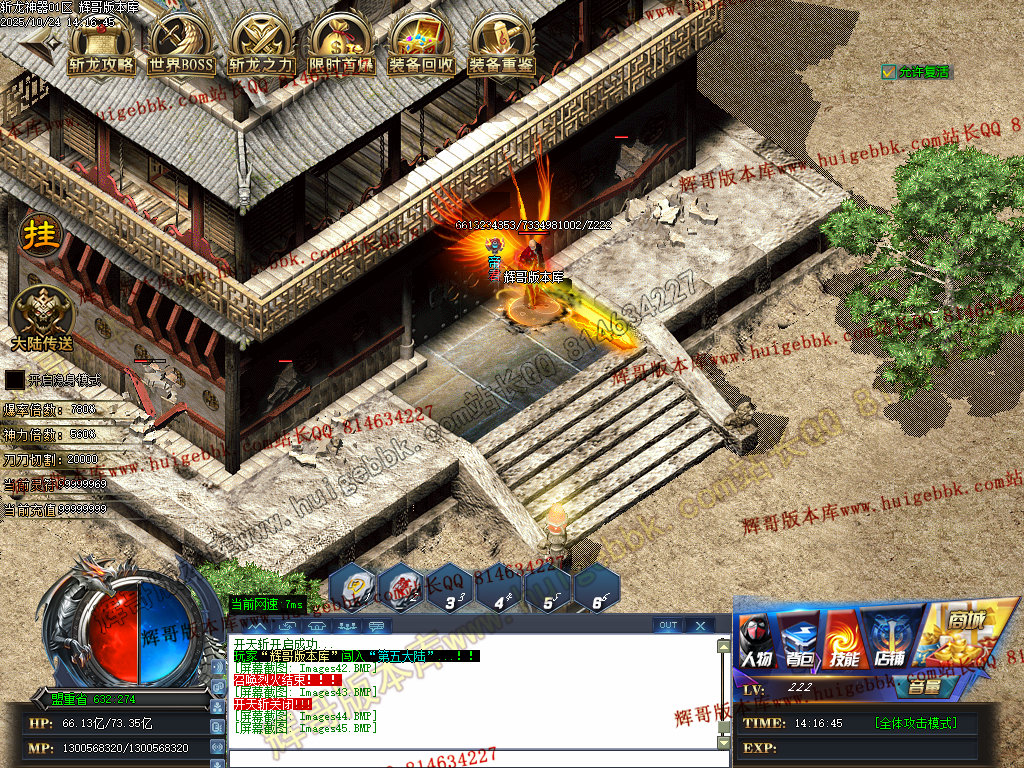The image size is (1024, 768).
Task: Activate the 挂 auto-play button
Action: 41,235
